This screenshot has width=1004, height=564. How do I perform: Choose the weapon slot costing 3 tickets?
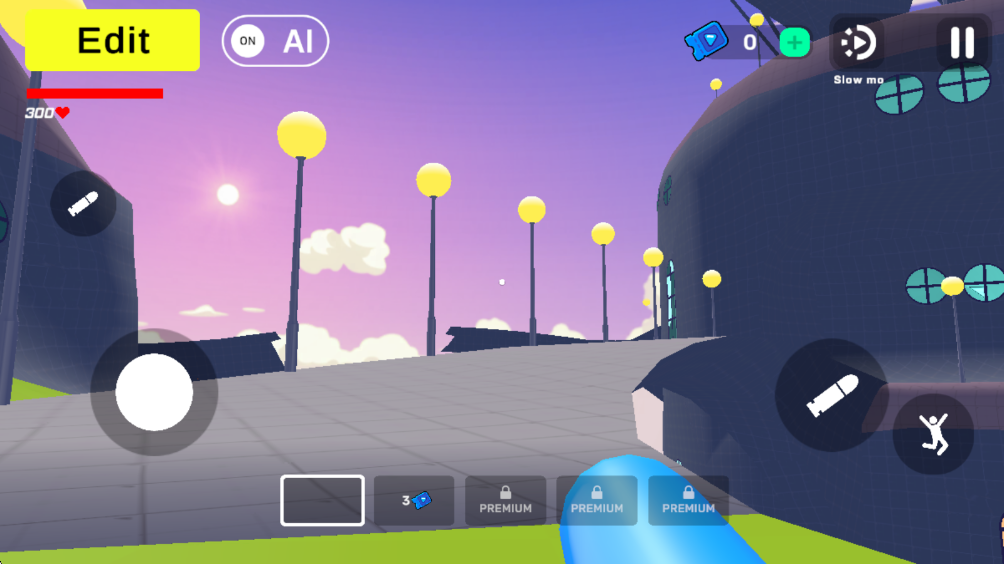coord(414,500)
